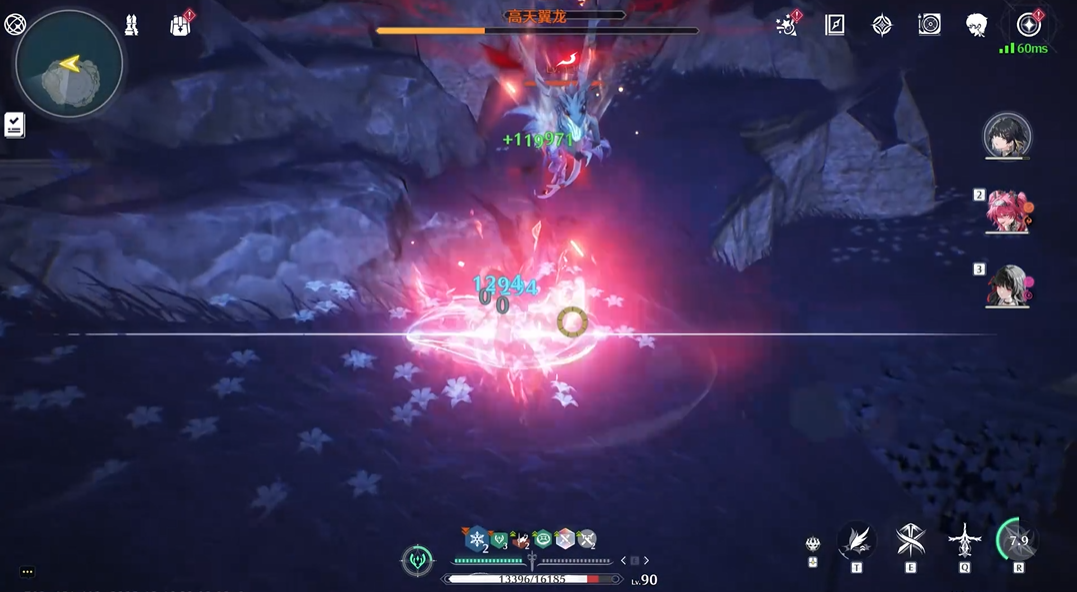This screenshot has height=592, width=1077.
Task: Trigger the sword-shaped echo skill icon
Action: pos(964,541)
